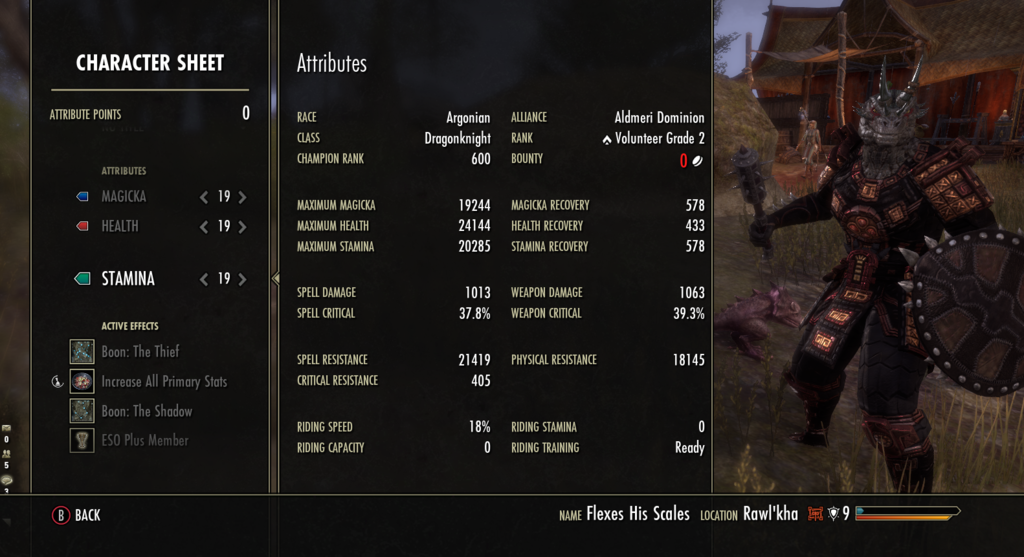
Task: Increase the Magicka attribute points
Action: (x=242, y=197)
